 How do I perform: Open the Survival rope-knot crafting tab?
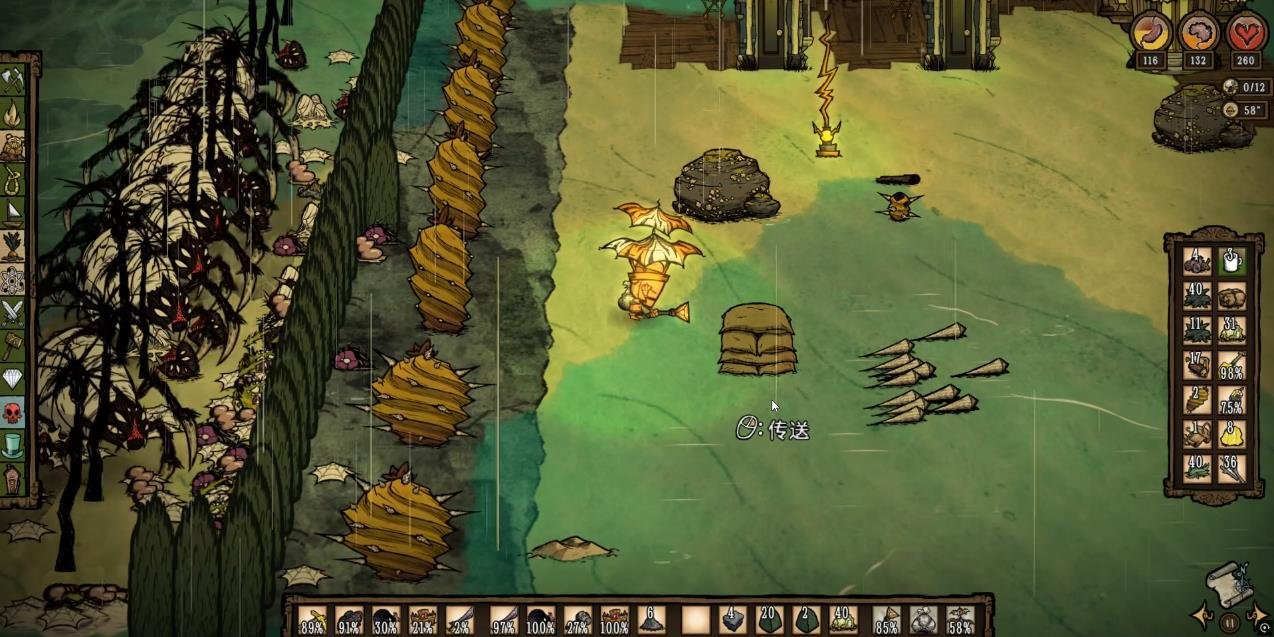[x=12, y=180]
